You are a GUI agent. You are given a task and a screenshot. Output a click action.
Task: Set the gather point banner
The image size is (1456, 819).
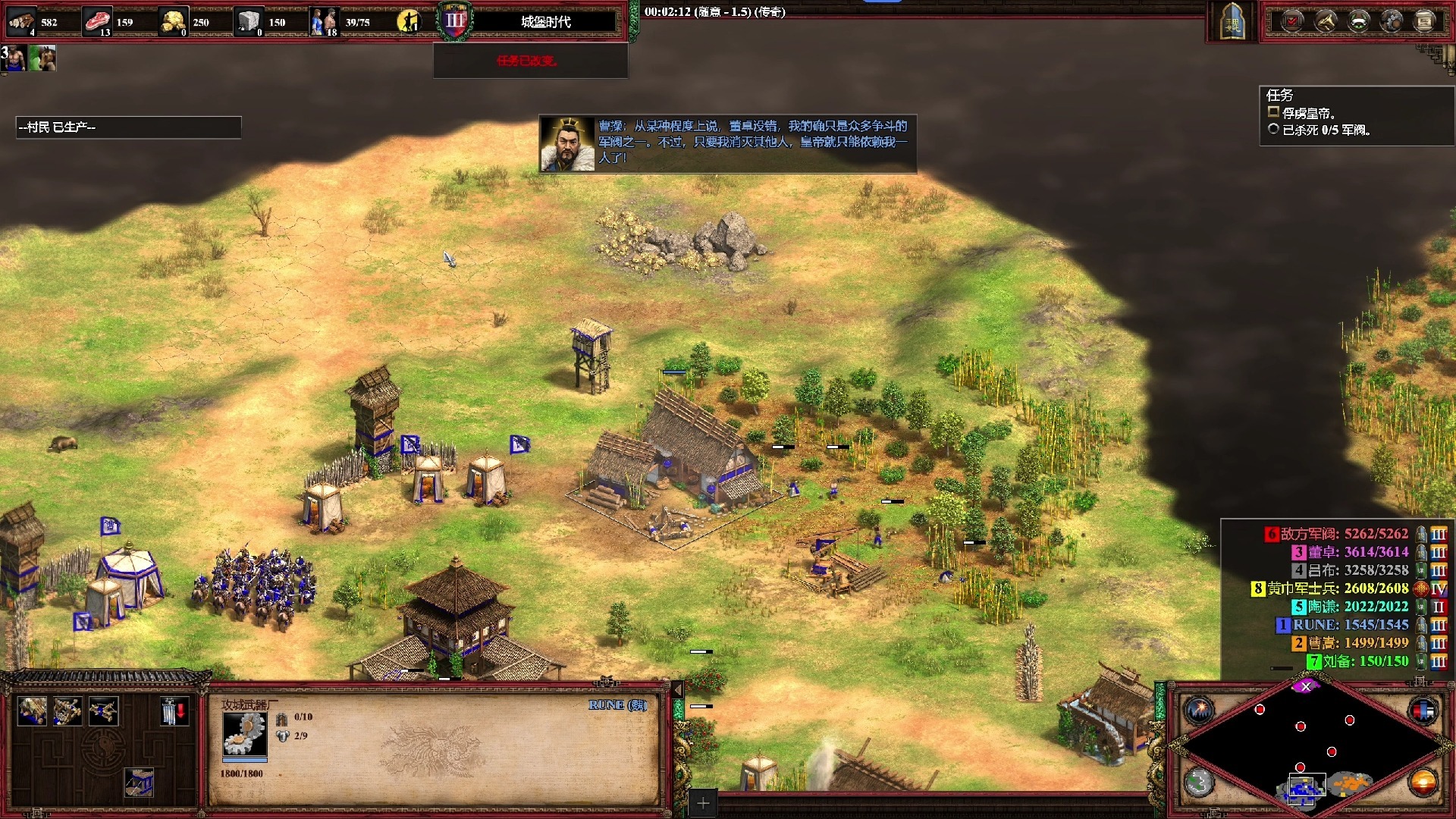coord(174,711)
